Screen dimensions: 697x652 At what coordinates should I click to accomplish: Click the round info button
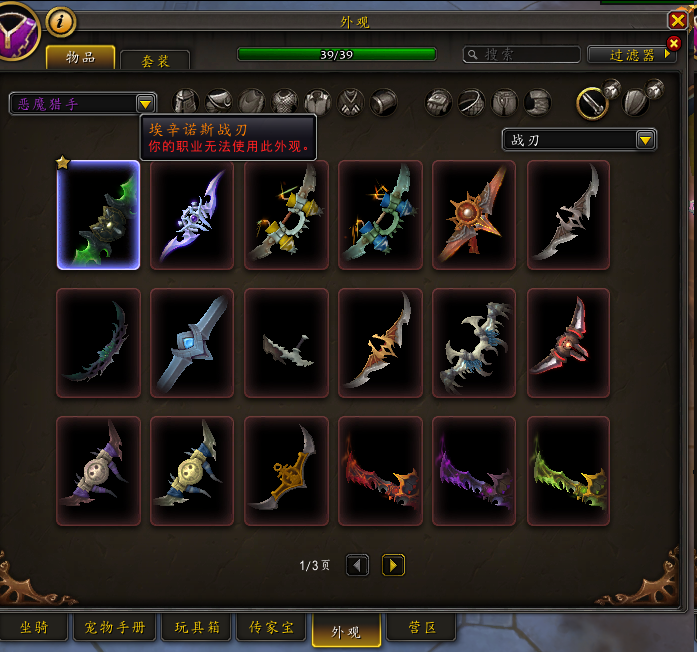point(61,20)
